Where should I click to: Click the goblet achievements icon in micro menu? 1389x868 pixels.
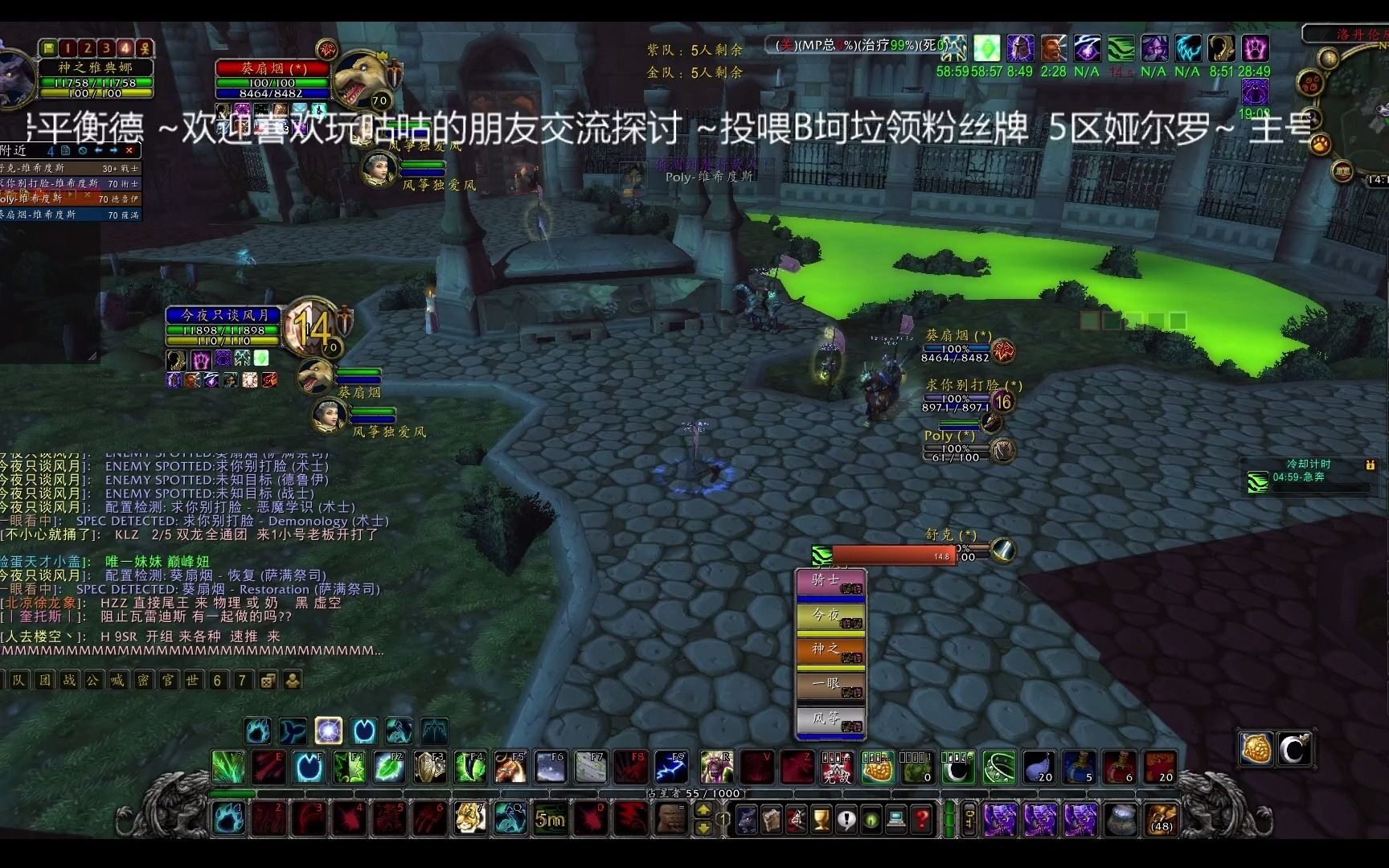pyautogui.click(x=821, y=820)
